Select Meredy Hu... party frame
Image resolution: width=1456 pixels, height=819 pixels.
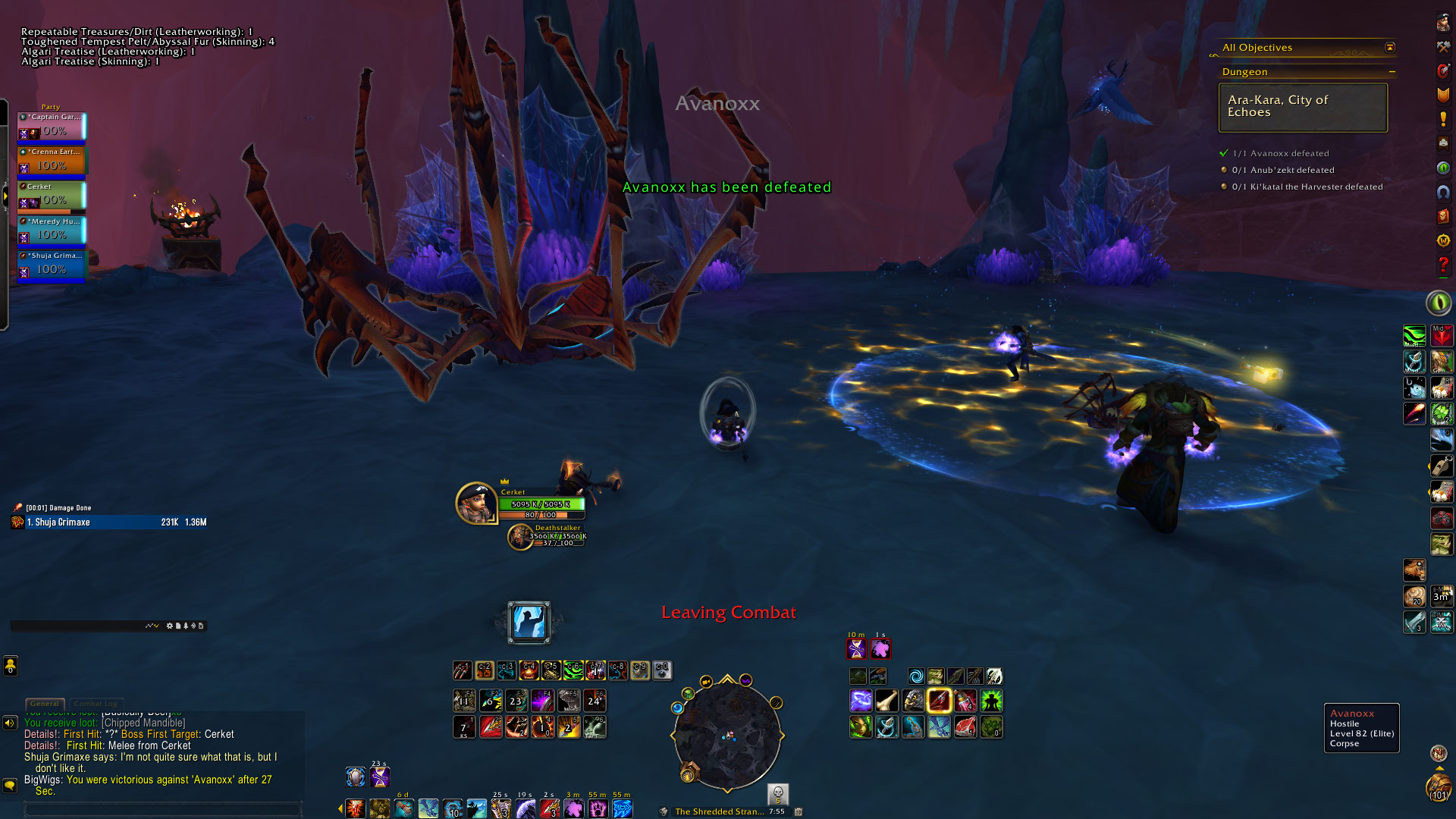(x=52, y=231)
